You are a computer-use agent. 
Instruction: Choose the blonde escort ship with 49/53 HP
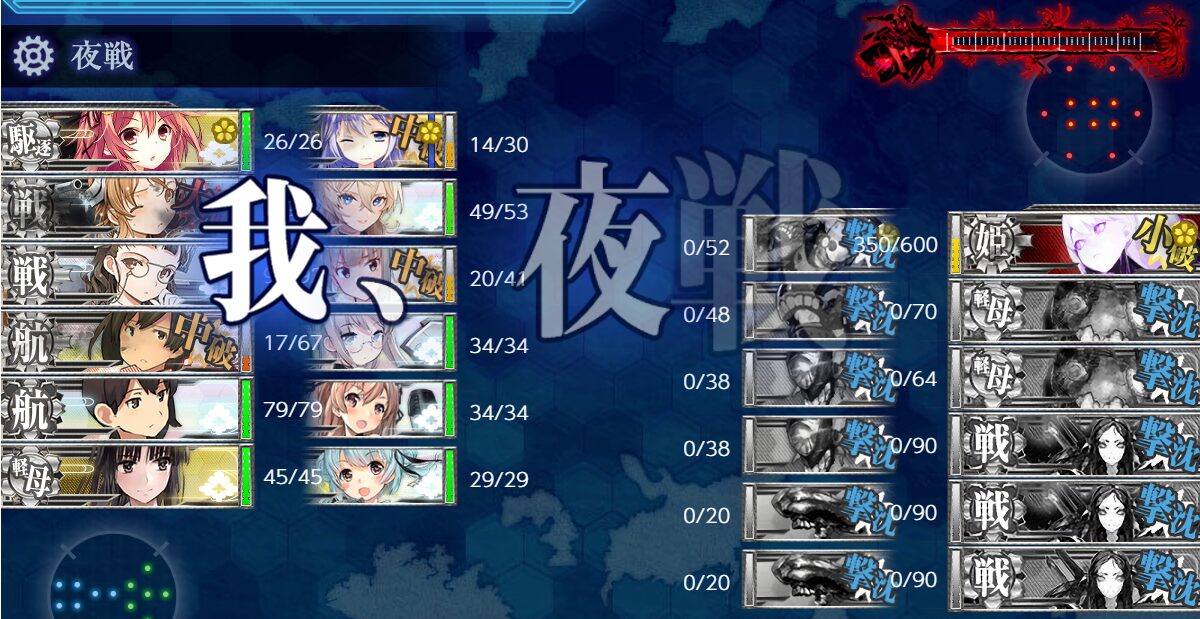380,210
